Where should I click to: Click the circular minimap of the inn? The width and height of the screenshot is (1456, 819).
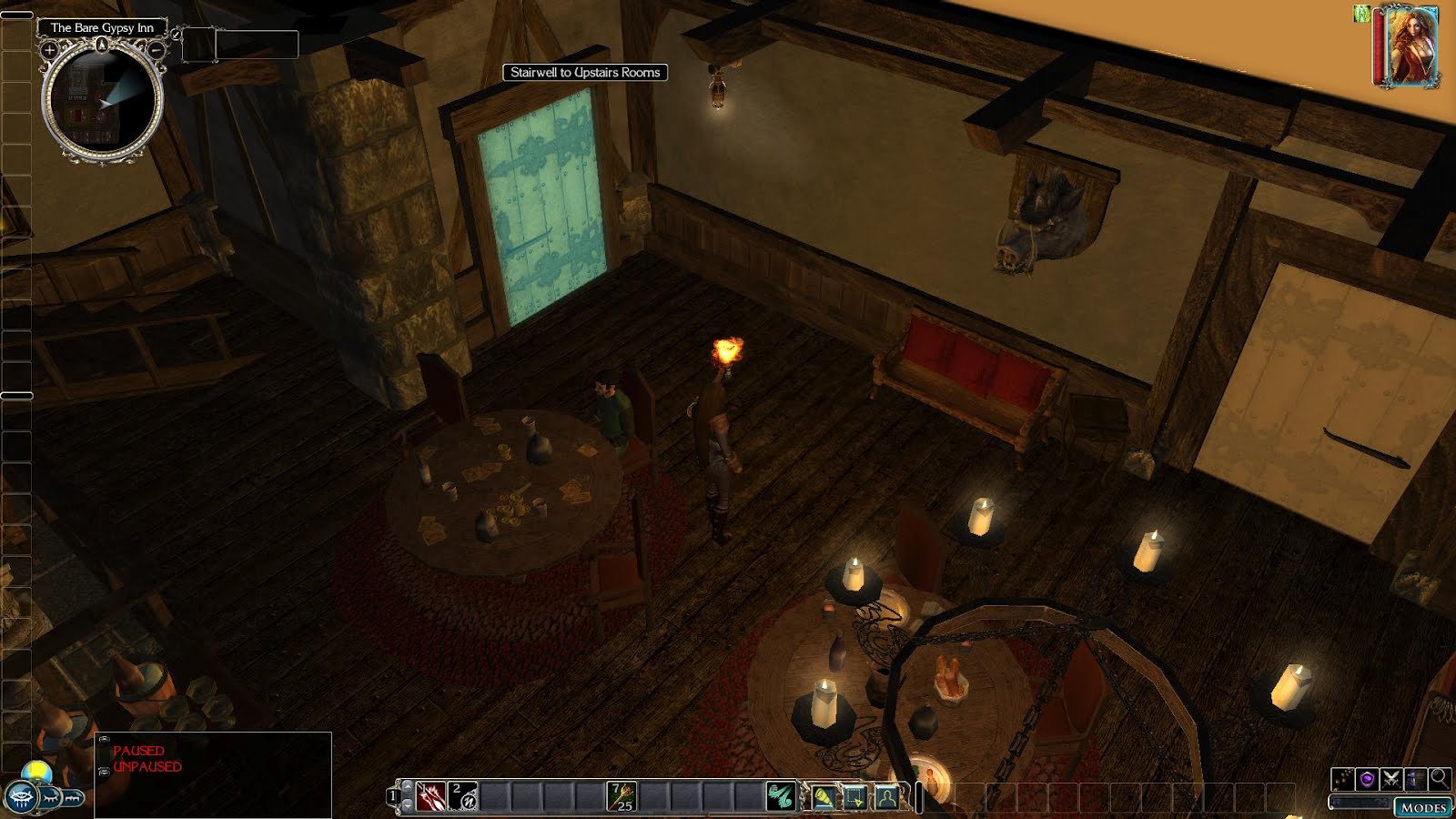click(x=103, y=102)
